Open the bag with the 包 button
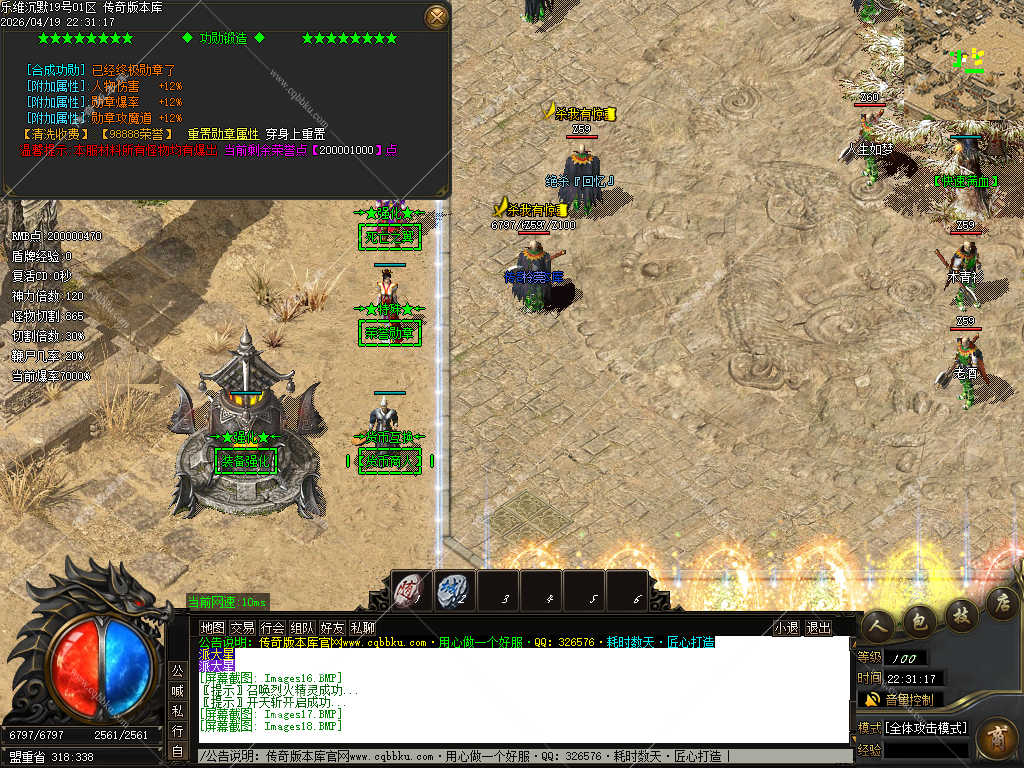Screen dimensions: 1024x768 click(919, 620)
